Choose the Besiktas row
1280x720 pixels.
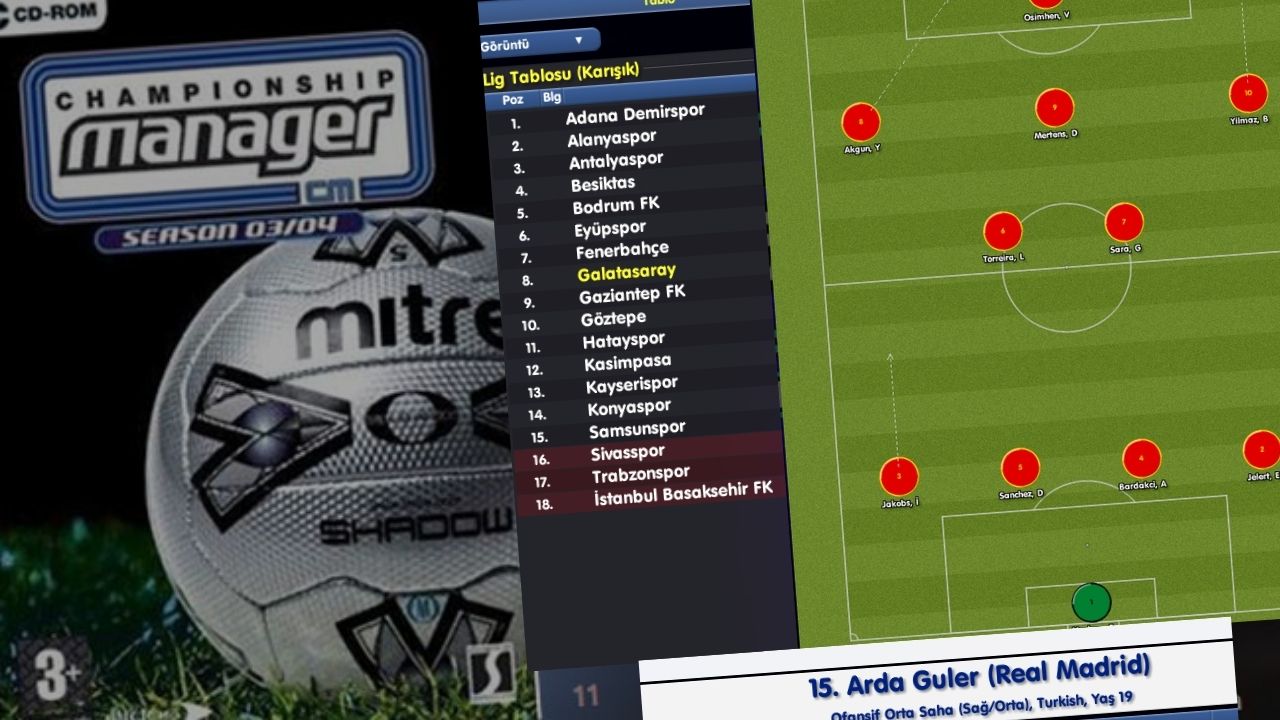[603, 185]
